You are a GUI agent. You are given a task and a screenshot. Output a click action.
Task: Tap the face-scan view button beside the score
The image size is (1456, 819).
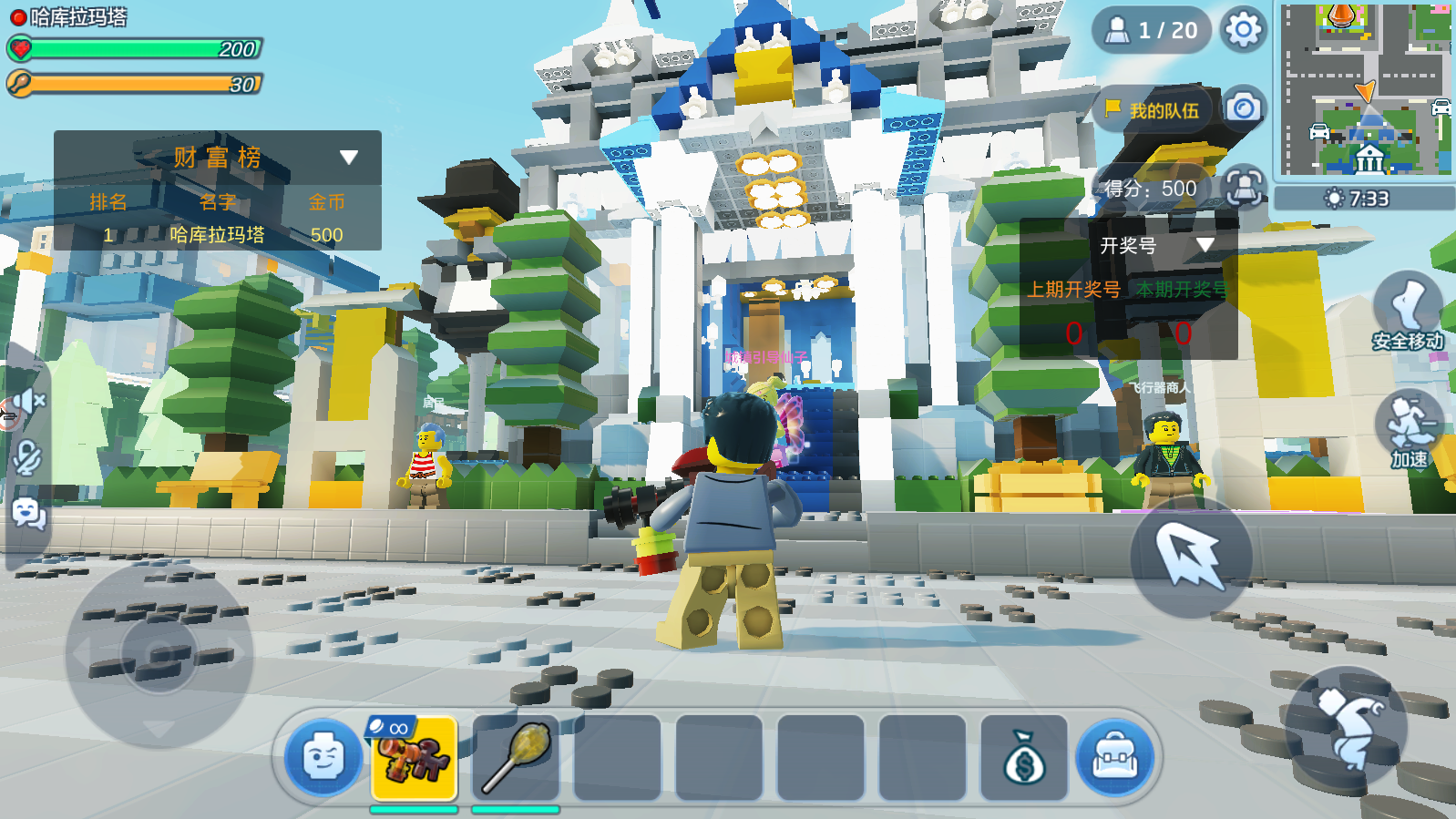tap(1243, 188)
